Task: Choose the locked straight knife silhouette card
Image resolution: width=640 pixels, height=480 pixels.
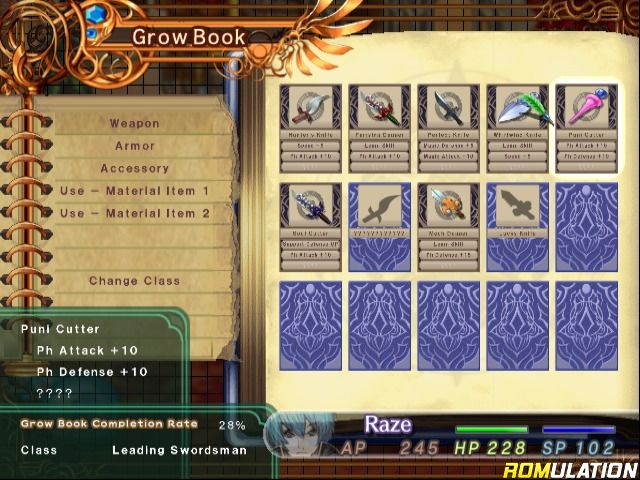Action: pyautogui.click(x=517, y=226)
